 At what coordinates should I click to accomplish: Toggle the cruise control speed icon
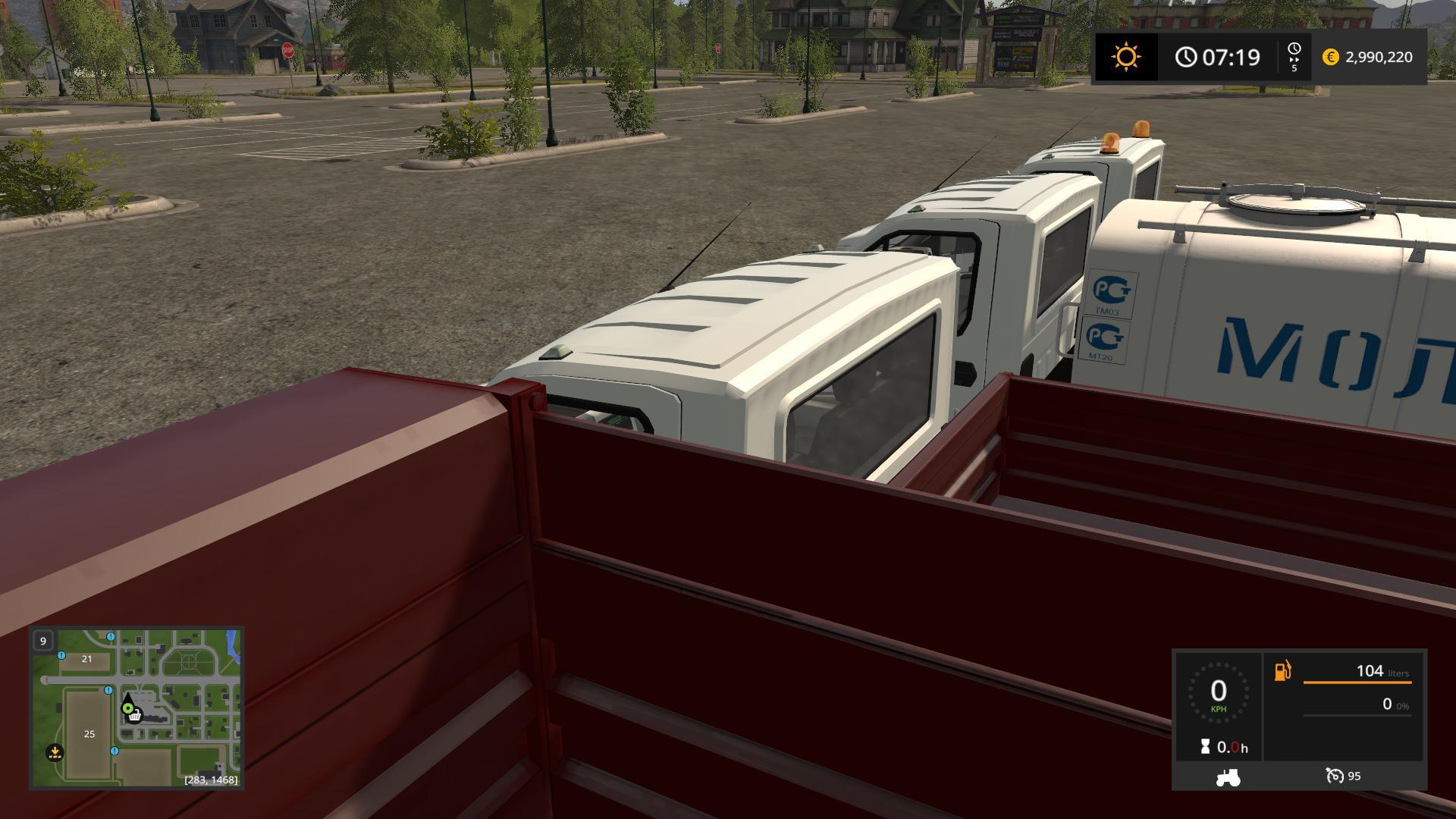click(1334, 776)
